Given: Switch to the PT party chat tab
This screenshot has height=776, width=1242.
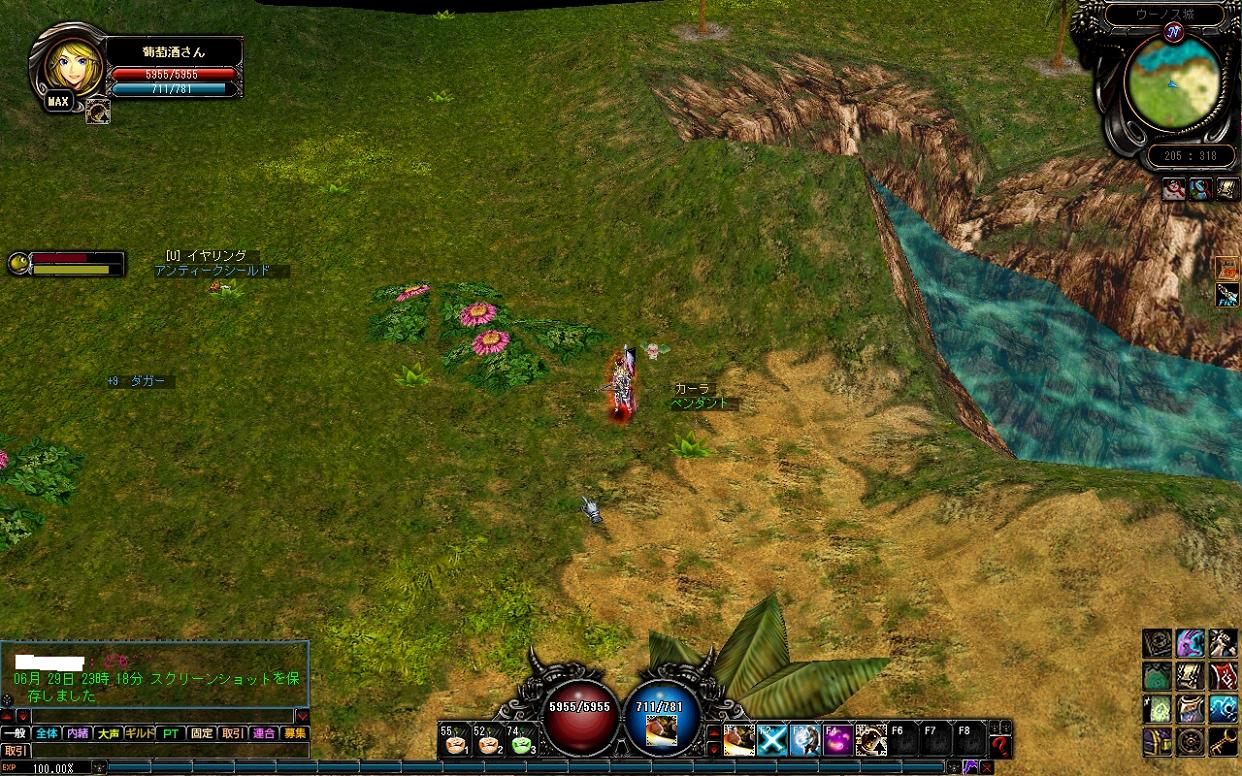Looking at the screenshot, I should click(171, 733).
